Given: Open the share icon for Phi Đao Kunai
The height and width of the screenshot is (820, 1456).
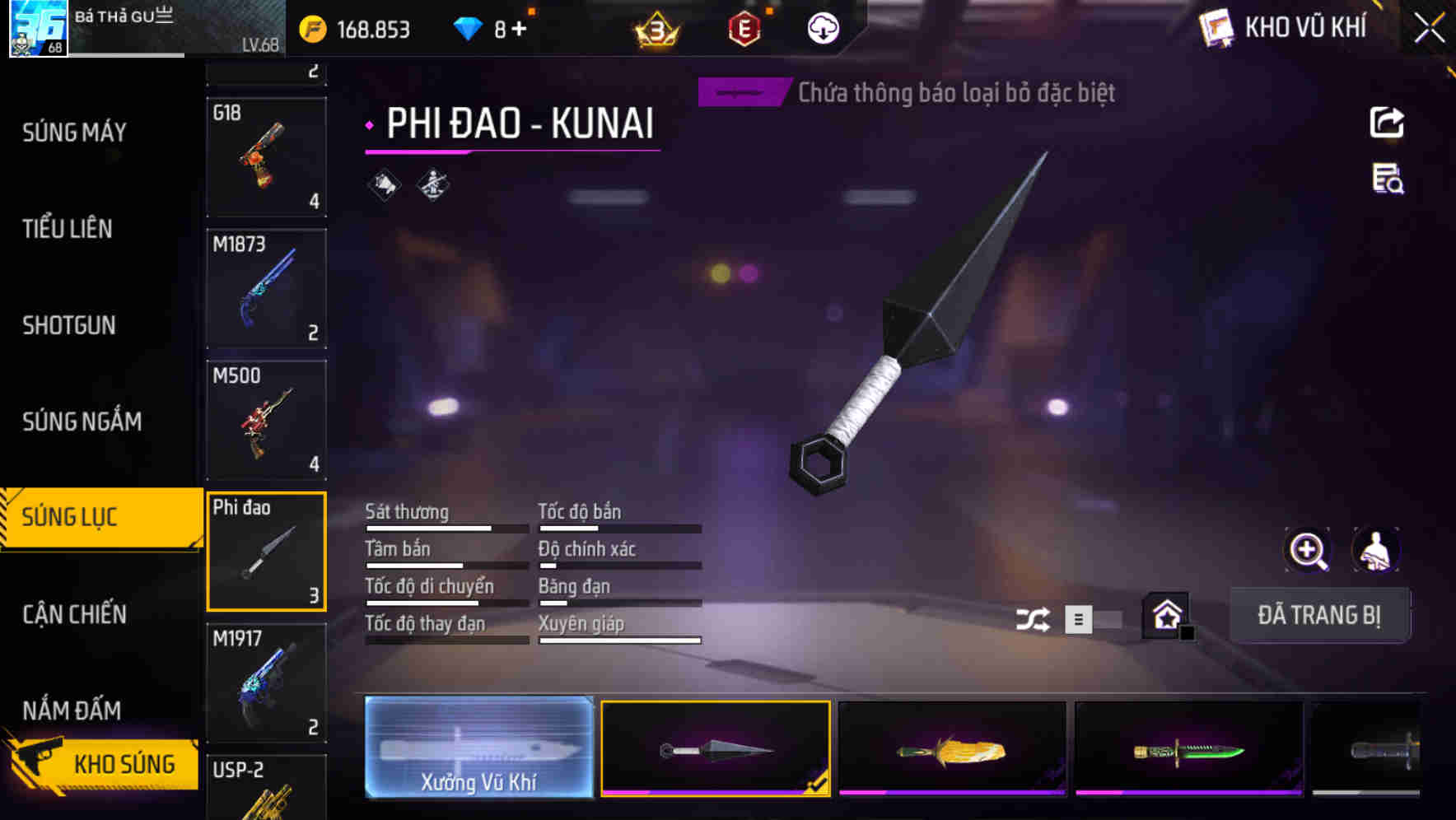Looking at the screenshot, I should 1386,122.
